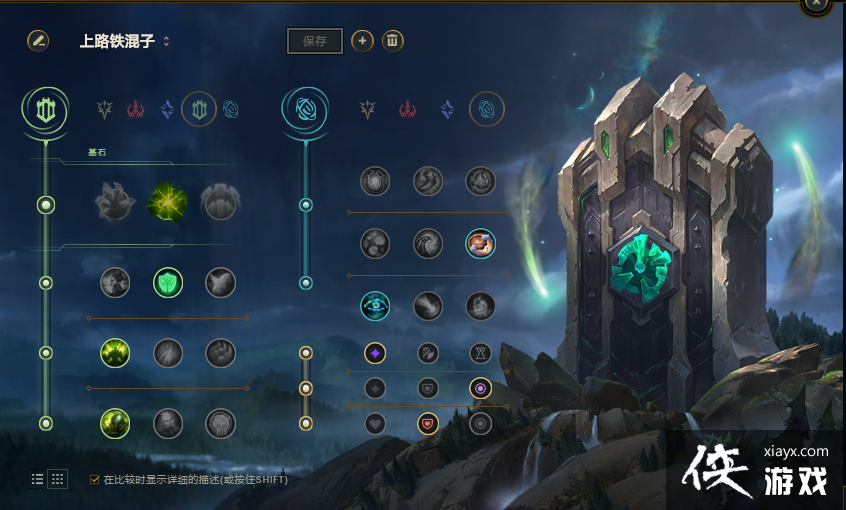This screenshot has height=510, width=846.
Task: Close the rune editor window
Action: coord(817,4)
